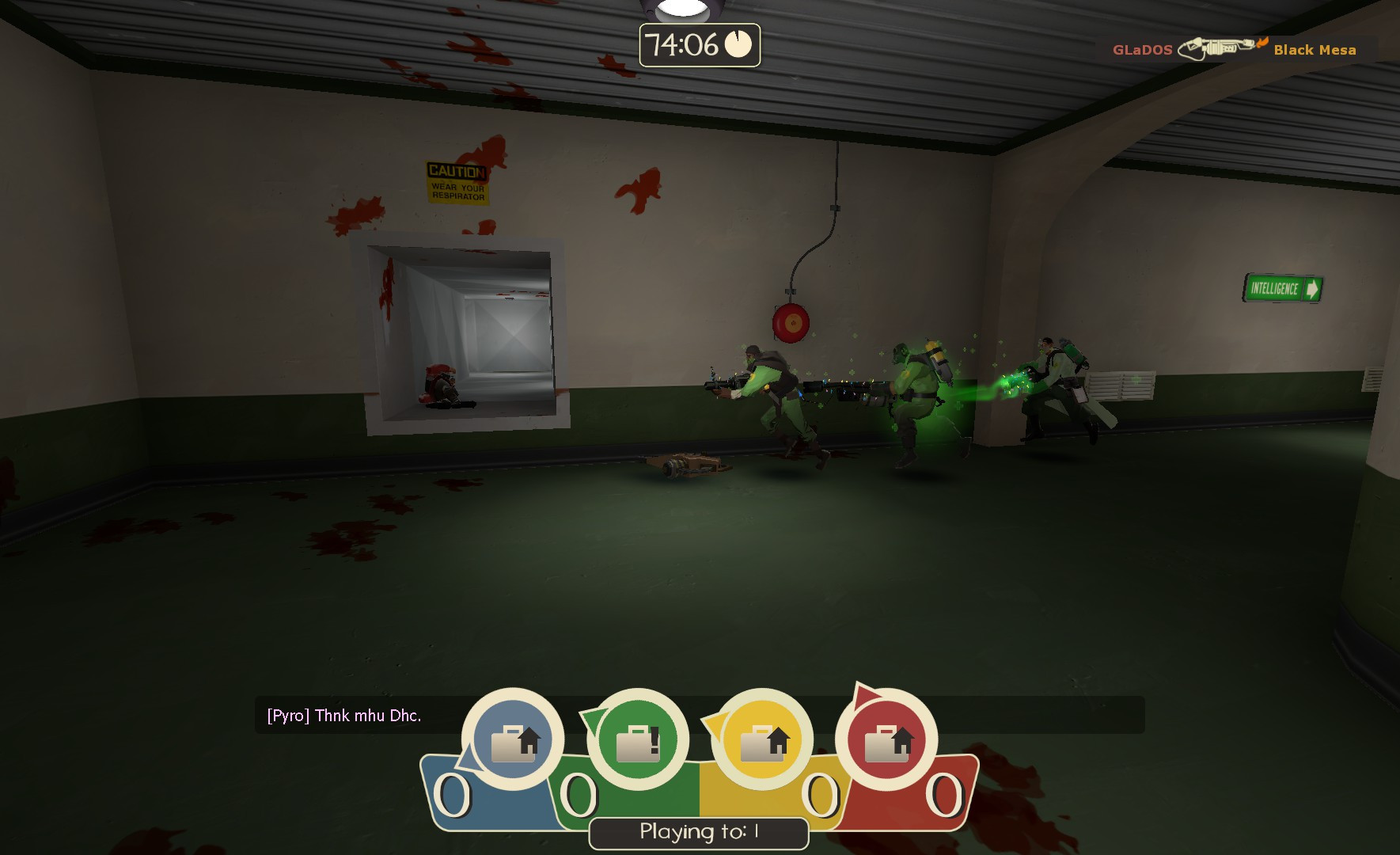Click the blue team briefcase-home icon

(515, 739)
